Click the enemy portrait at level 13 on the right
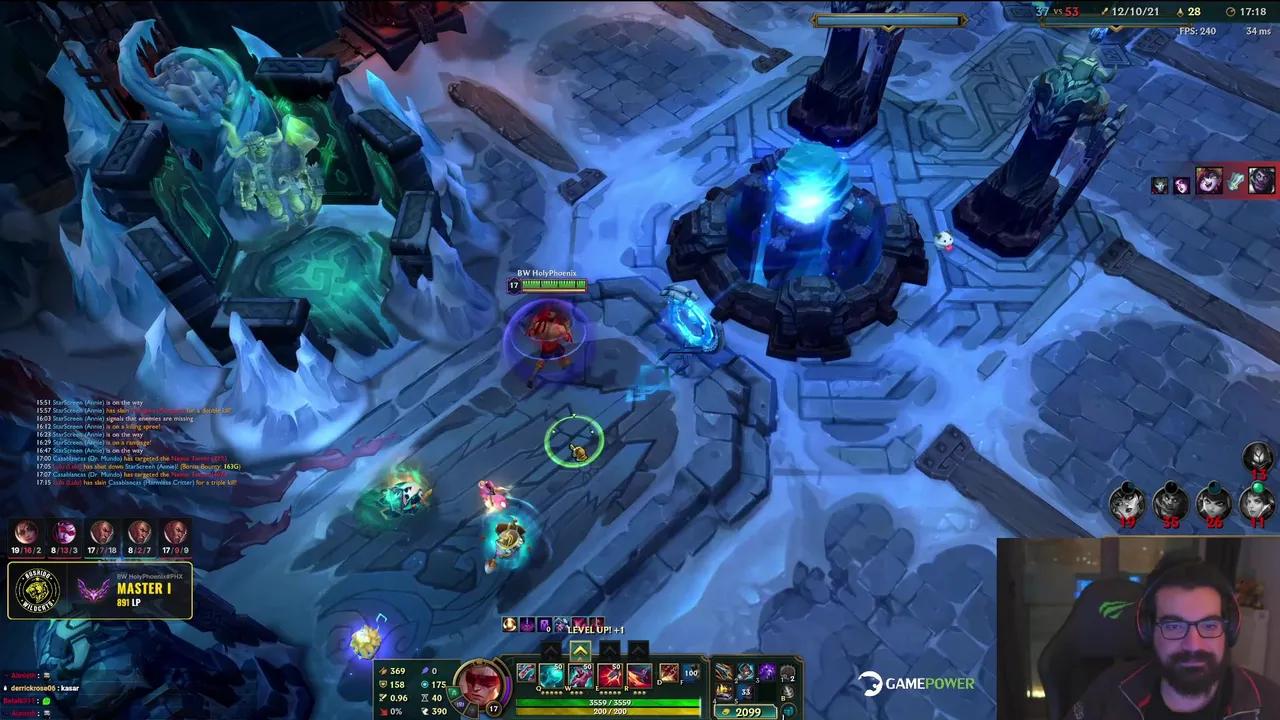 [1257, 458]
